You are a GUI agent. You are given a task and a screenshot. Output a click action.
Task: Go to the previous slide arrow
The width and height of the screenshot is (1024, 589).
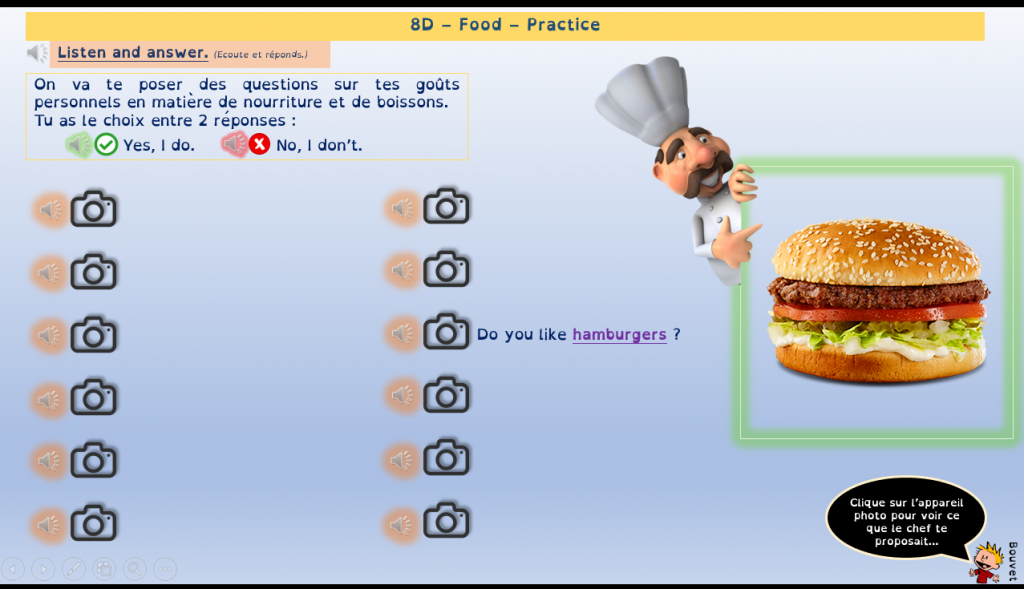tap(13, 569)
